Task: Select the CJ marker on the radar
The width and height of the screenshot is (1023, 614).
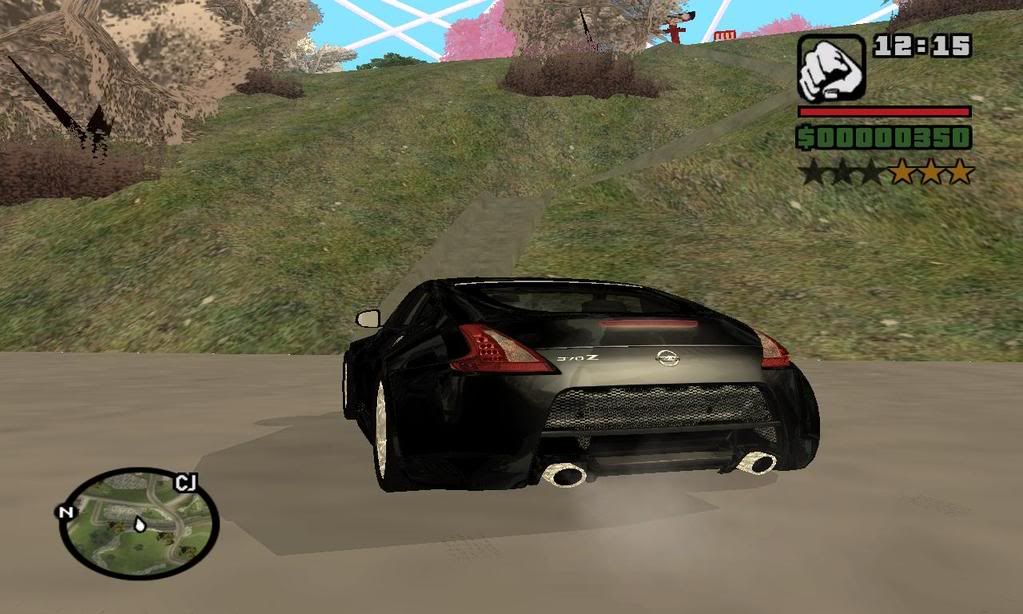Action: (x=185, y=484)
